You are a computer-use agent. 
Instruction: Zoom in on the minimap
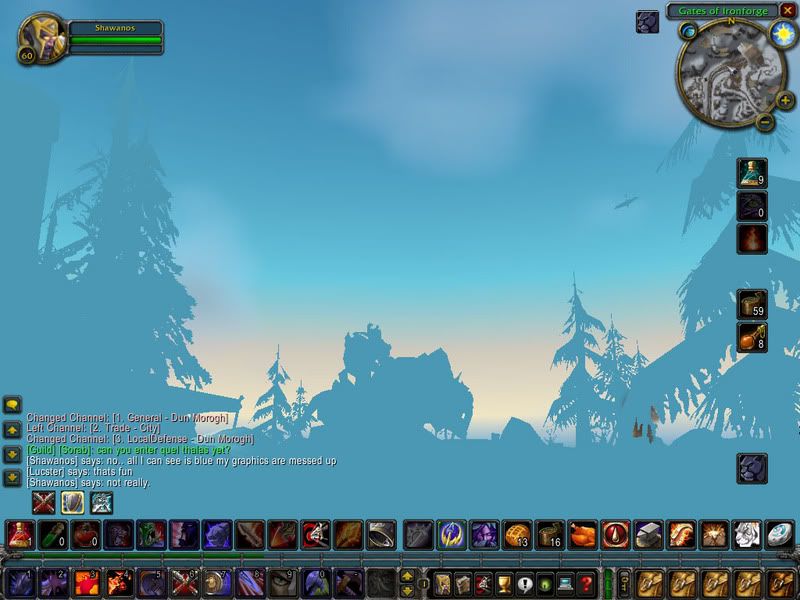coord(785,99)
